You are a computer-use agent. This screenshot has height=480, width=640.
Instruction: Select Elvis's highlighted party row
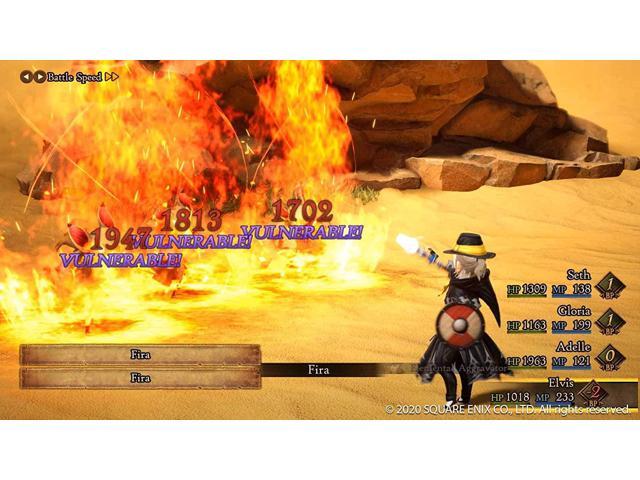(x=565, y=389)
